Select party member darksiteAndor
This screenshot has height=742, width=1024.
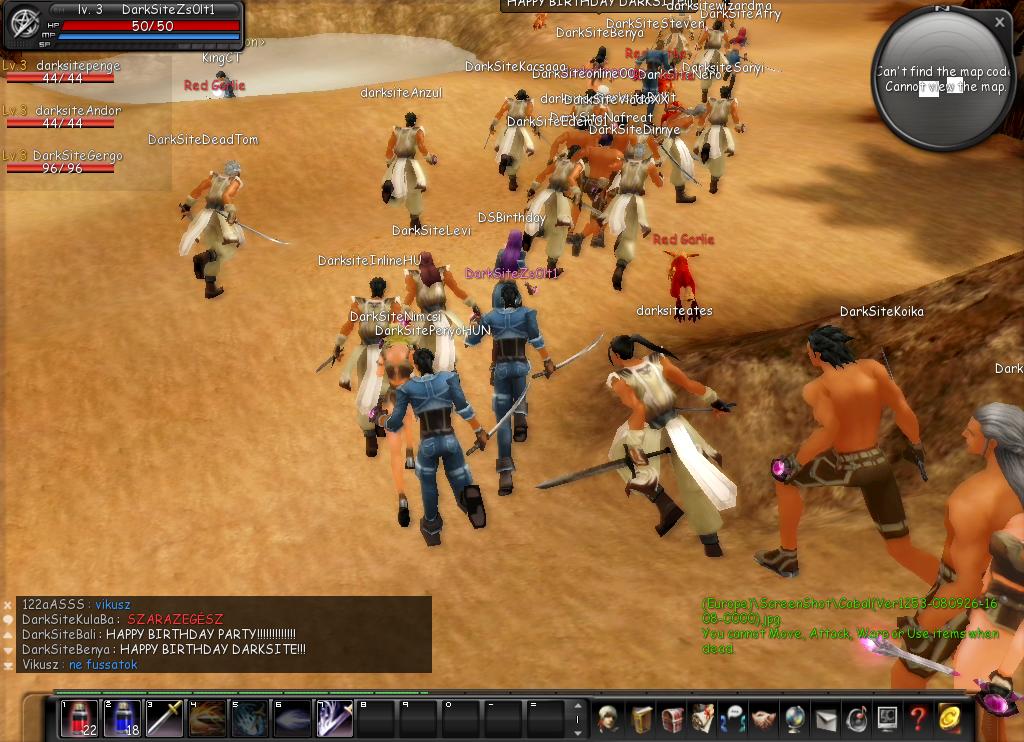pos(76,111)
